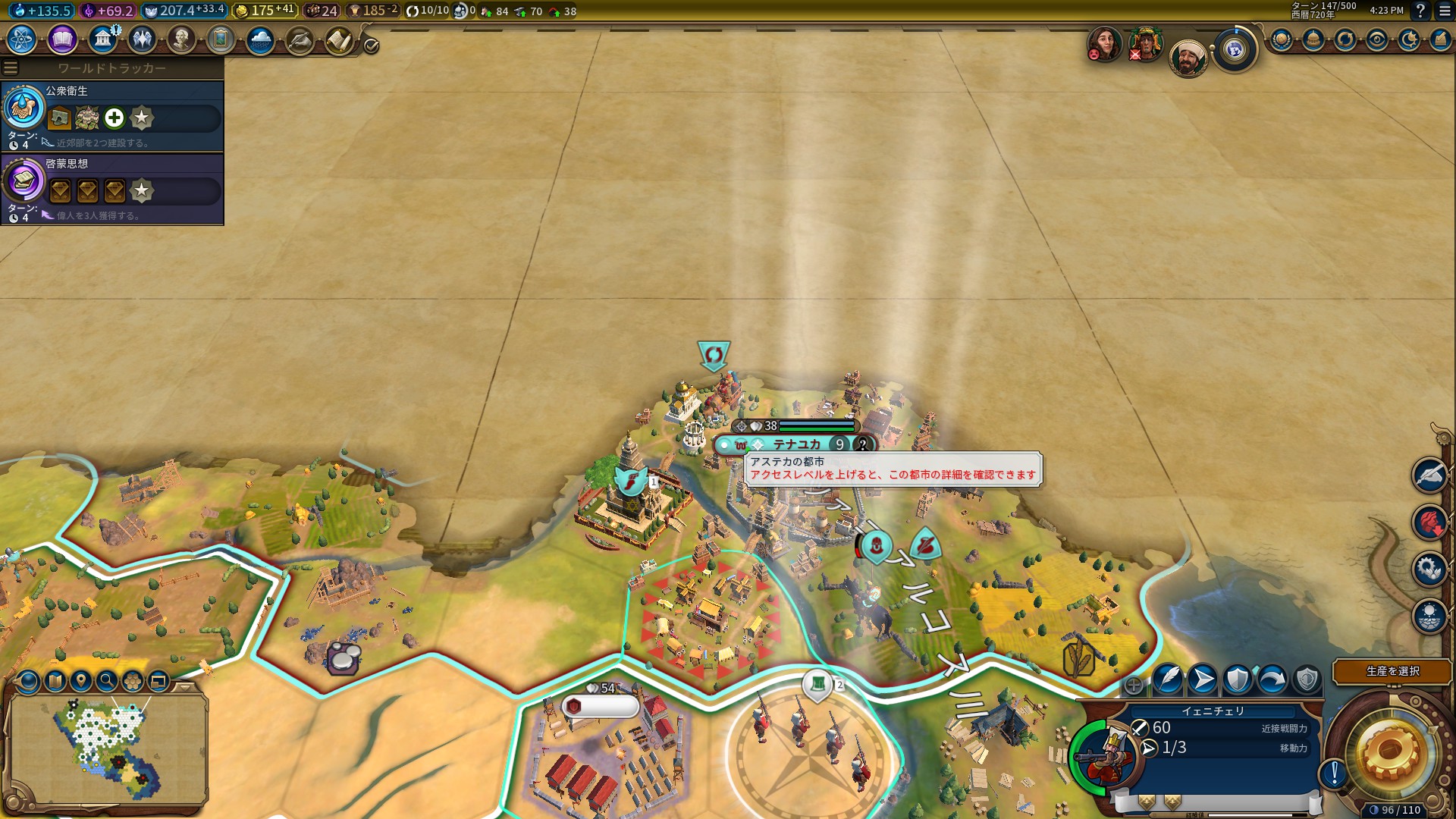The width and height of the screenshot is (1456, 819).
Task: Select the 生産を選択 production button
Action: [1392, 671]
